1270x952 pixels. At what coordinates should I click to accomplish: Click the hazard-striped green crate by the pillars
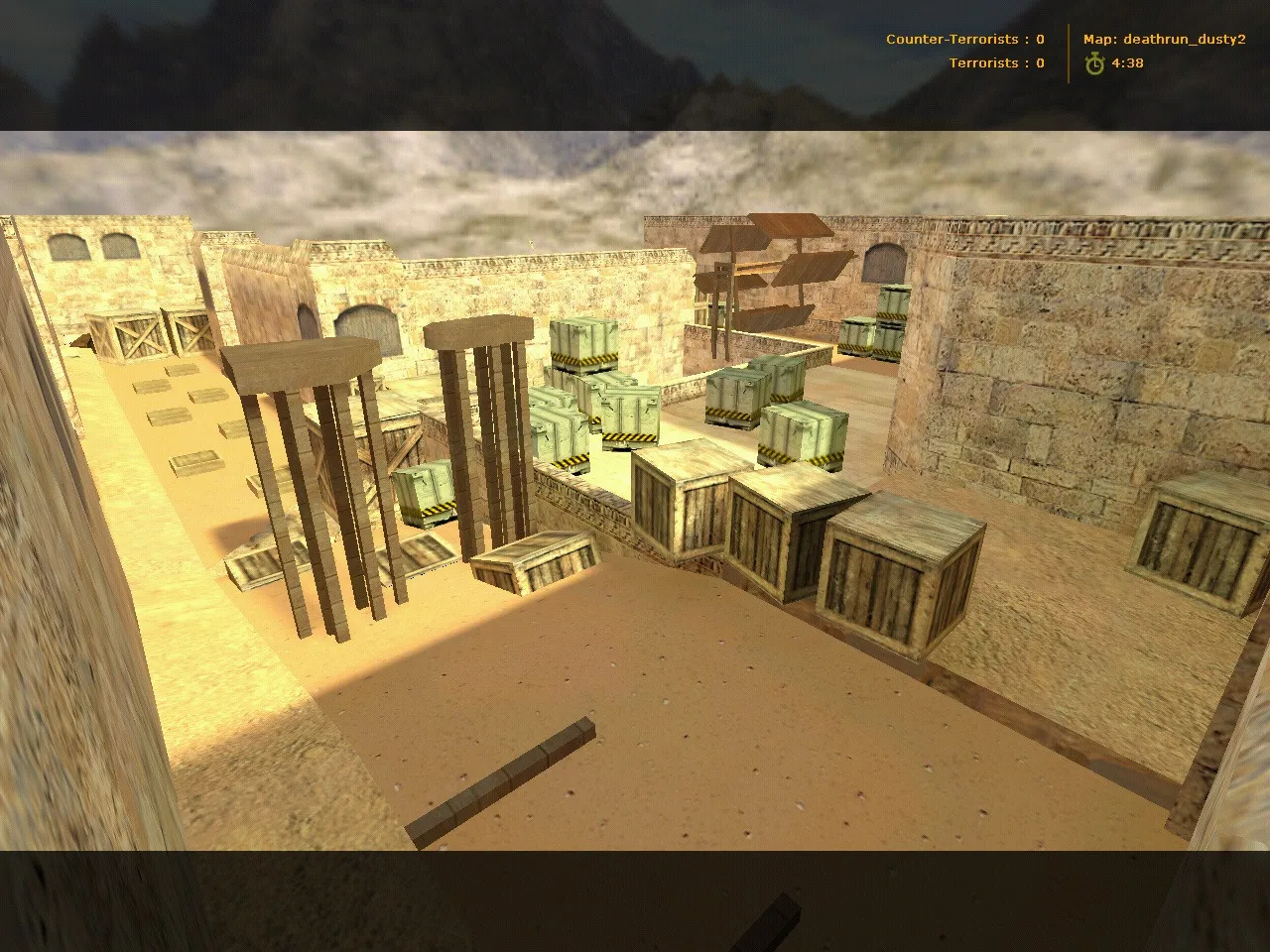[427, 491]
